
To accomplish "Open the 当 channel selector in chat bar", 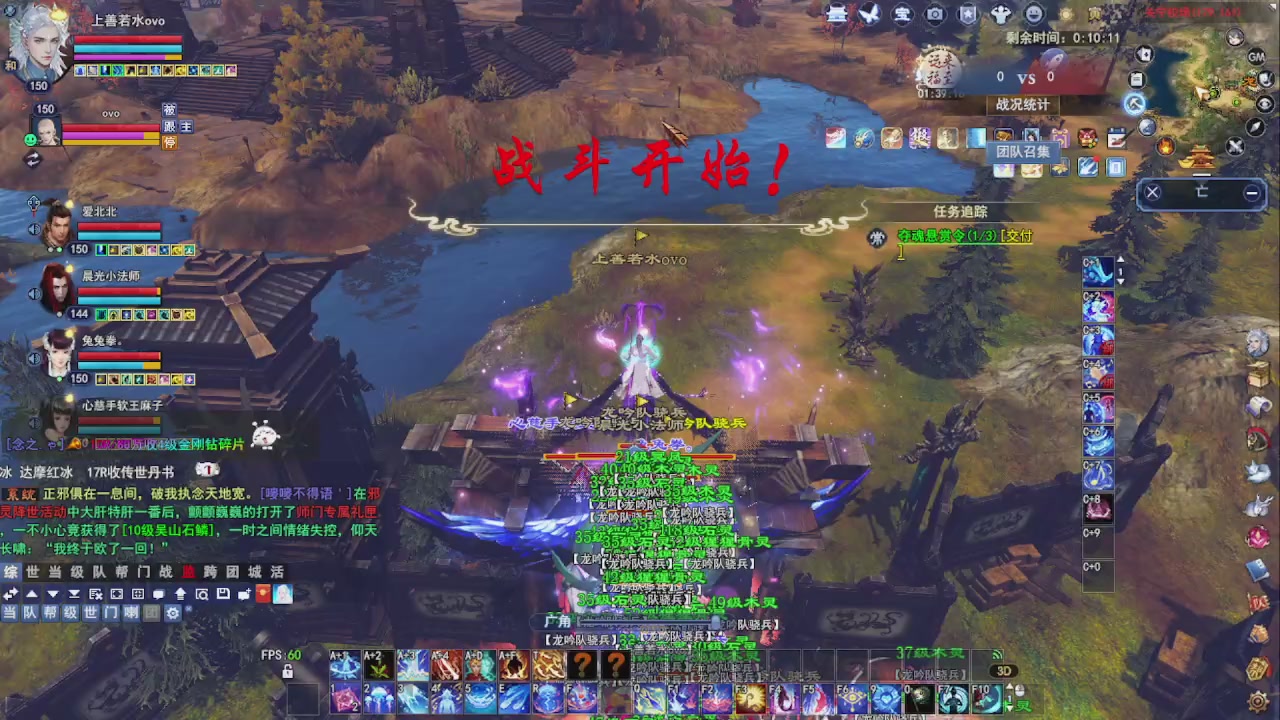I will (10, 613).
